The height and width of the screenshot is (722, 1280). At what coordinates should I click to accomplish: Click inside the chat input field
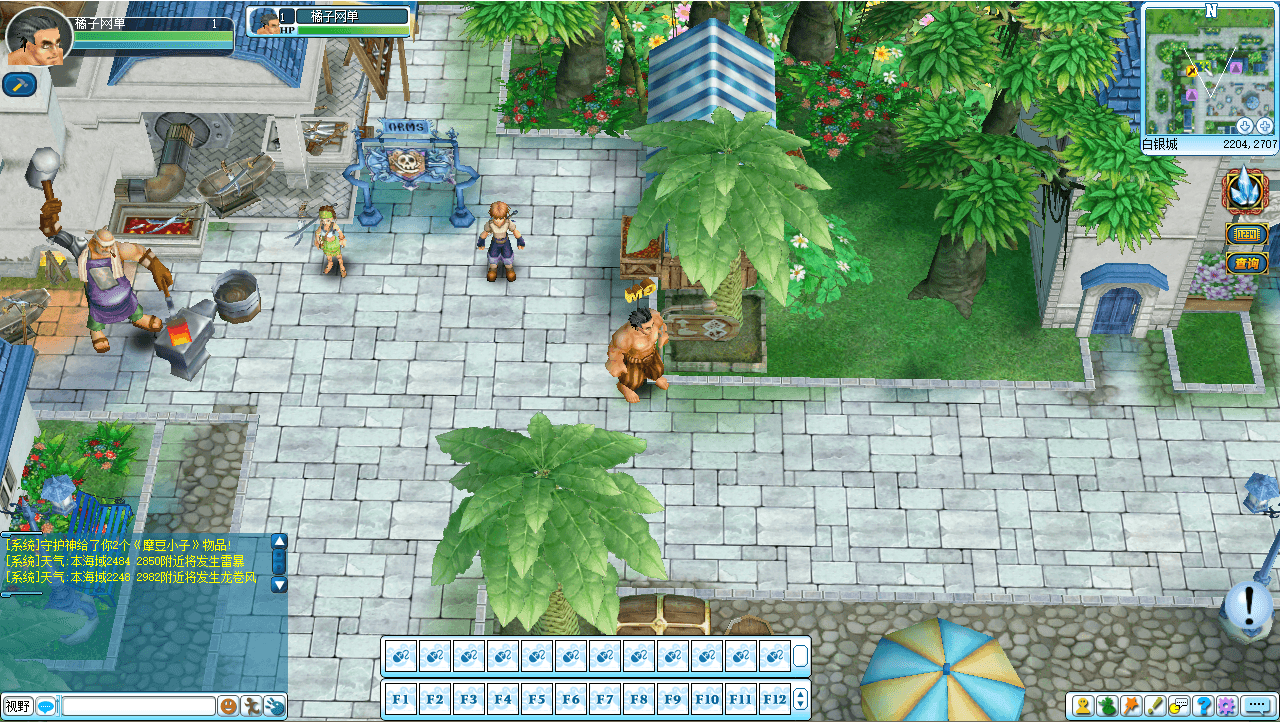(140, 705)
